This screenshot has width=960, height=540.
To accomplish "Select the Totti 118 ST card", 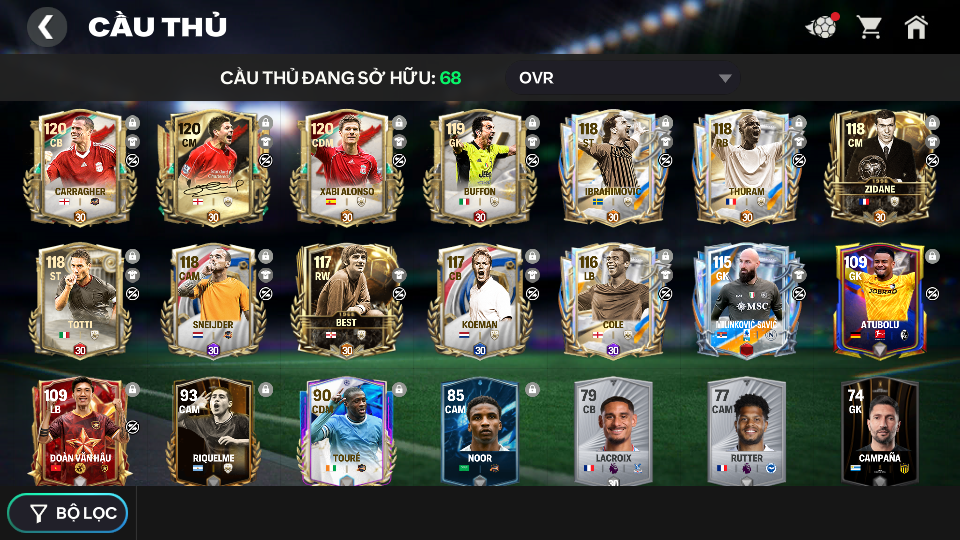I will 80,300.
